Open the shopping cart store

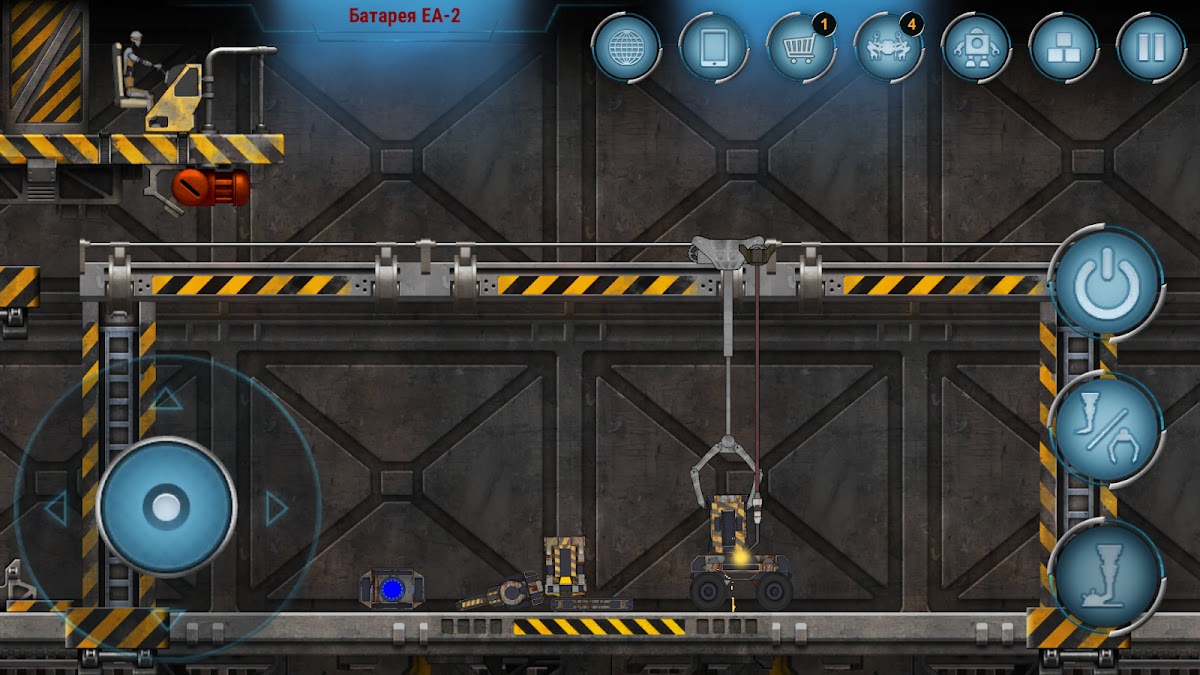800,47
